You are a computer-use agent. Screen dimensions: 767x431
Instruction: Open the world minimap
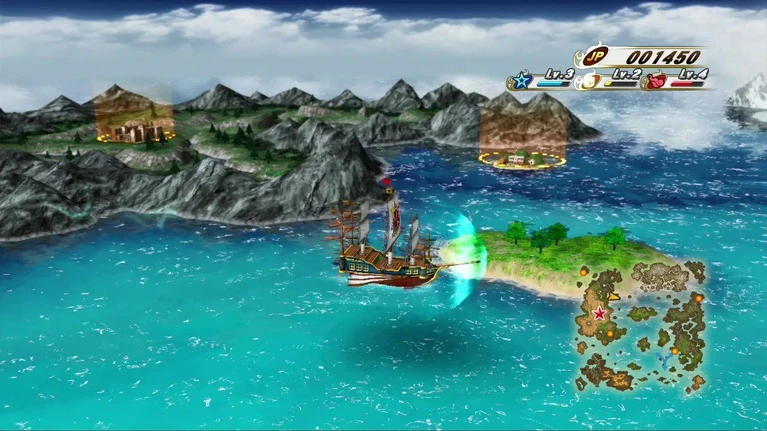640,326
